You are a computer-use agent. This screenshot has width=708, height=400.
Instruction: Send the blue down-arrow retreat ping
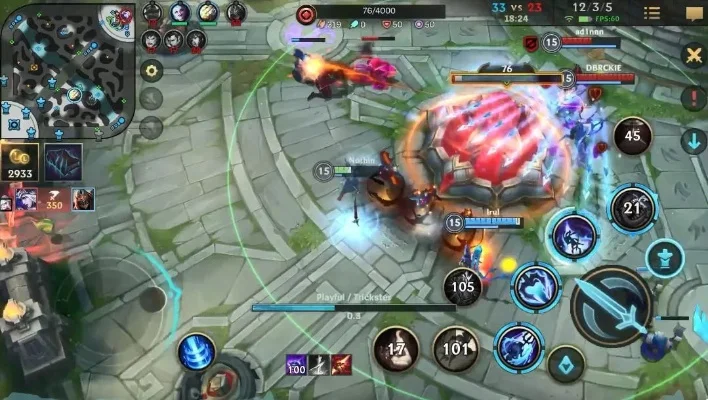pos(693,141)
